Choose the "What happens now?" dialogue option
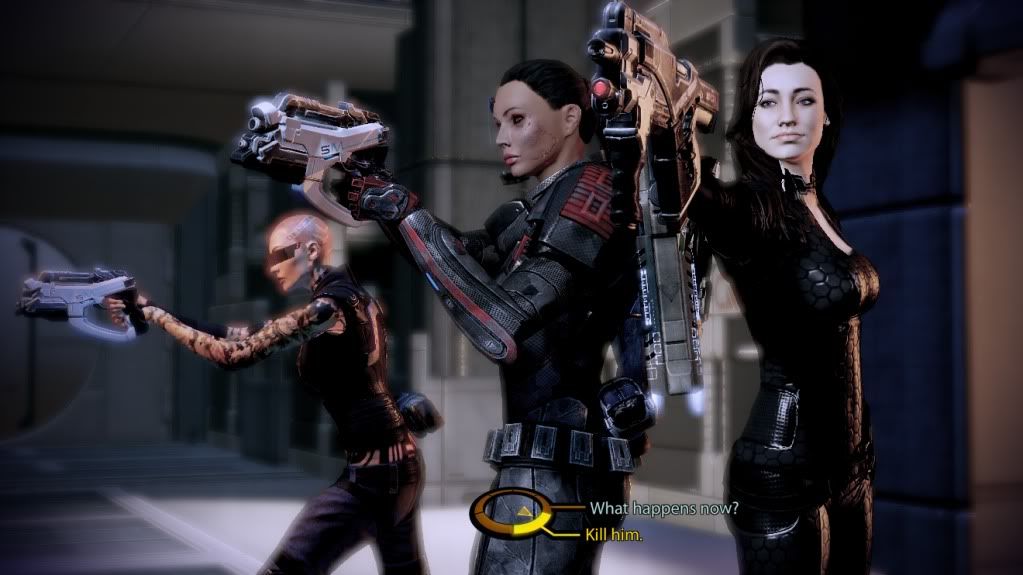1023x575 pixels. point(663,508)
